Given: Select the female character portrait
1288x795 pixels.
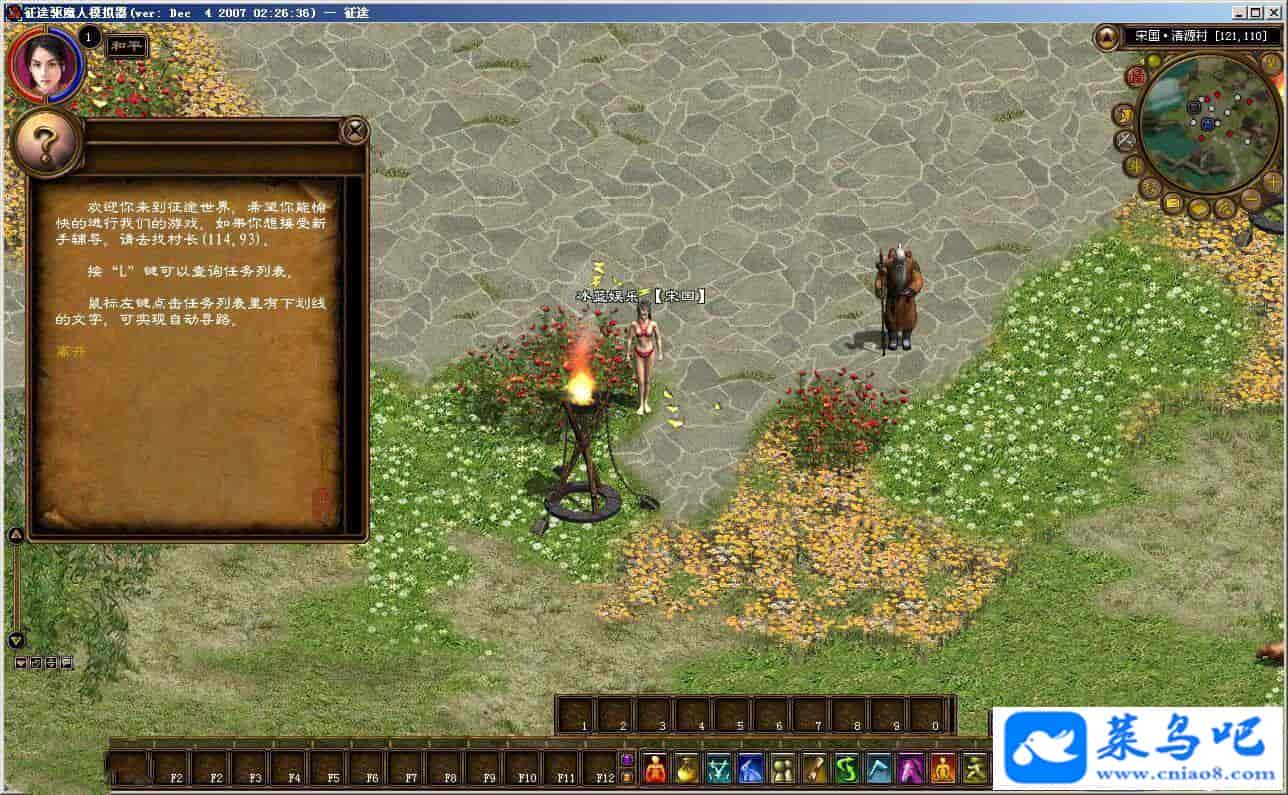Looking at the screenshot, I should [x=43, y=64].
